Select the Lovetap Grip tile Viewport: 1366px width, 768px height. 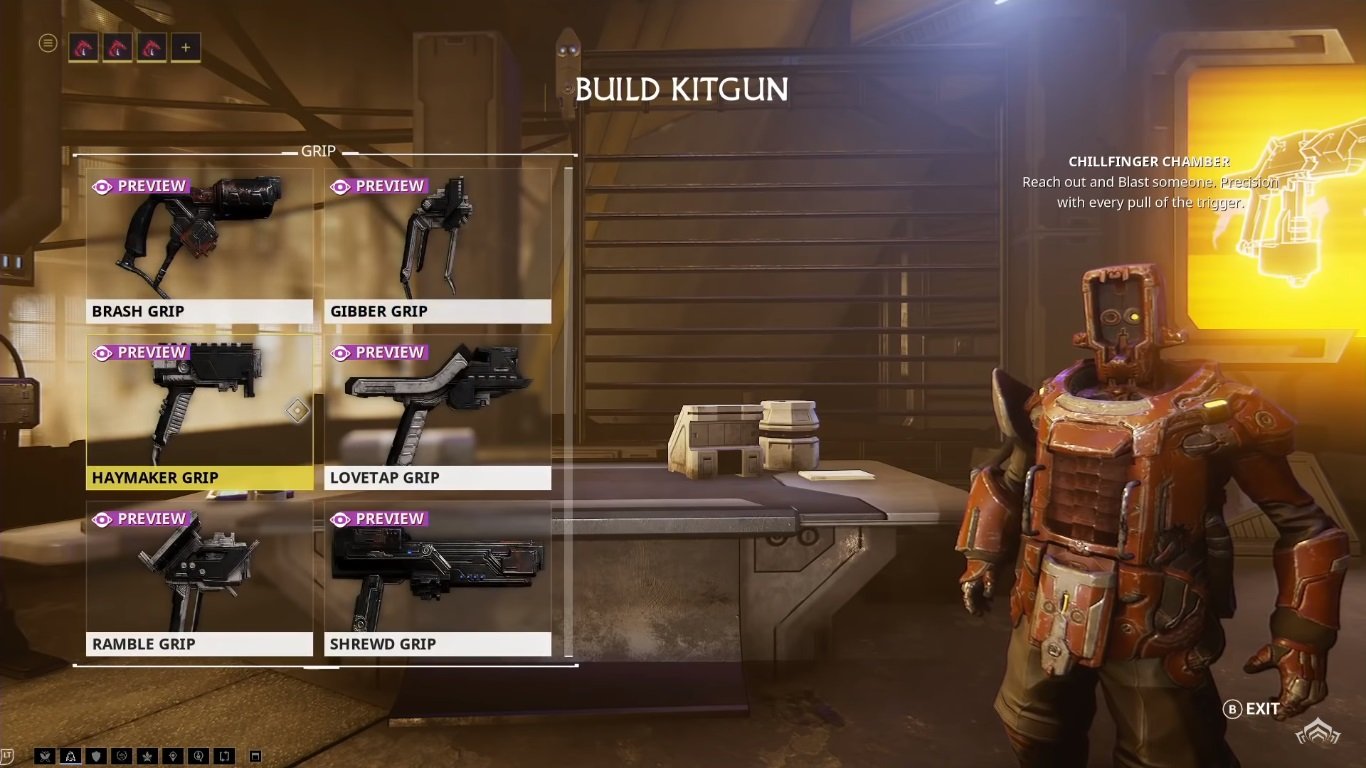point(437,412)
